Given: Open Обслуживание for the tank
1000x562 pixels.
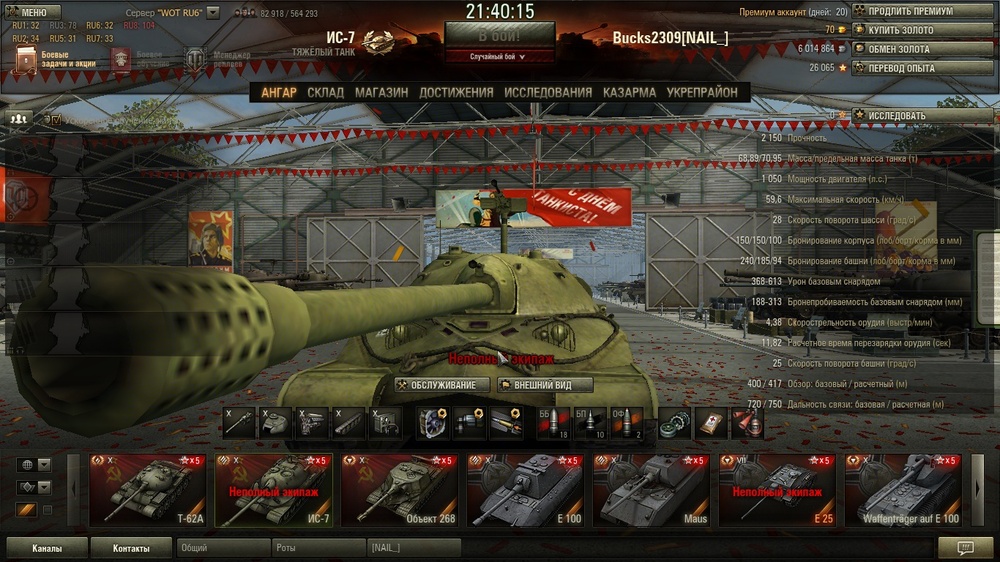Looking at the screenshot, I should click(x=442, y=385).
